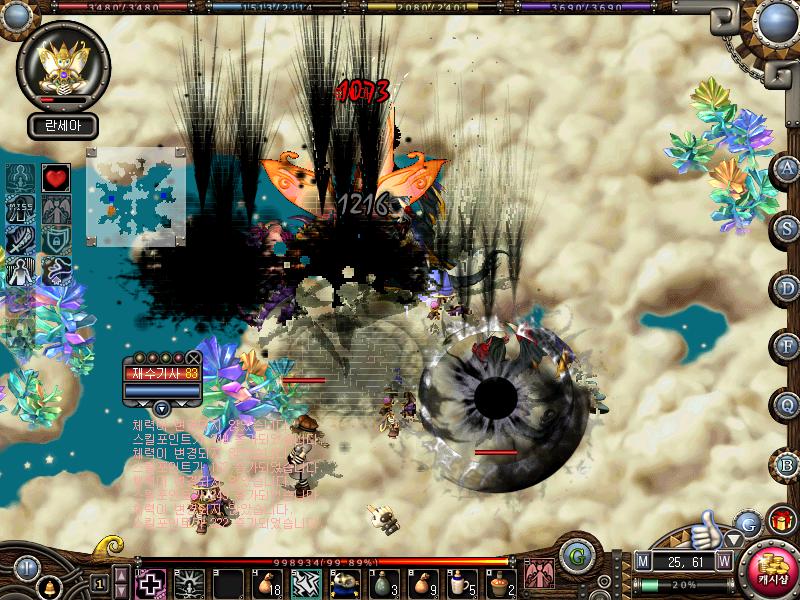
Task: Open the red gift box icon
Action: 779,520
